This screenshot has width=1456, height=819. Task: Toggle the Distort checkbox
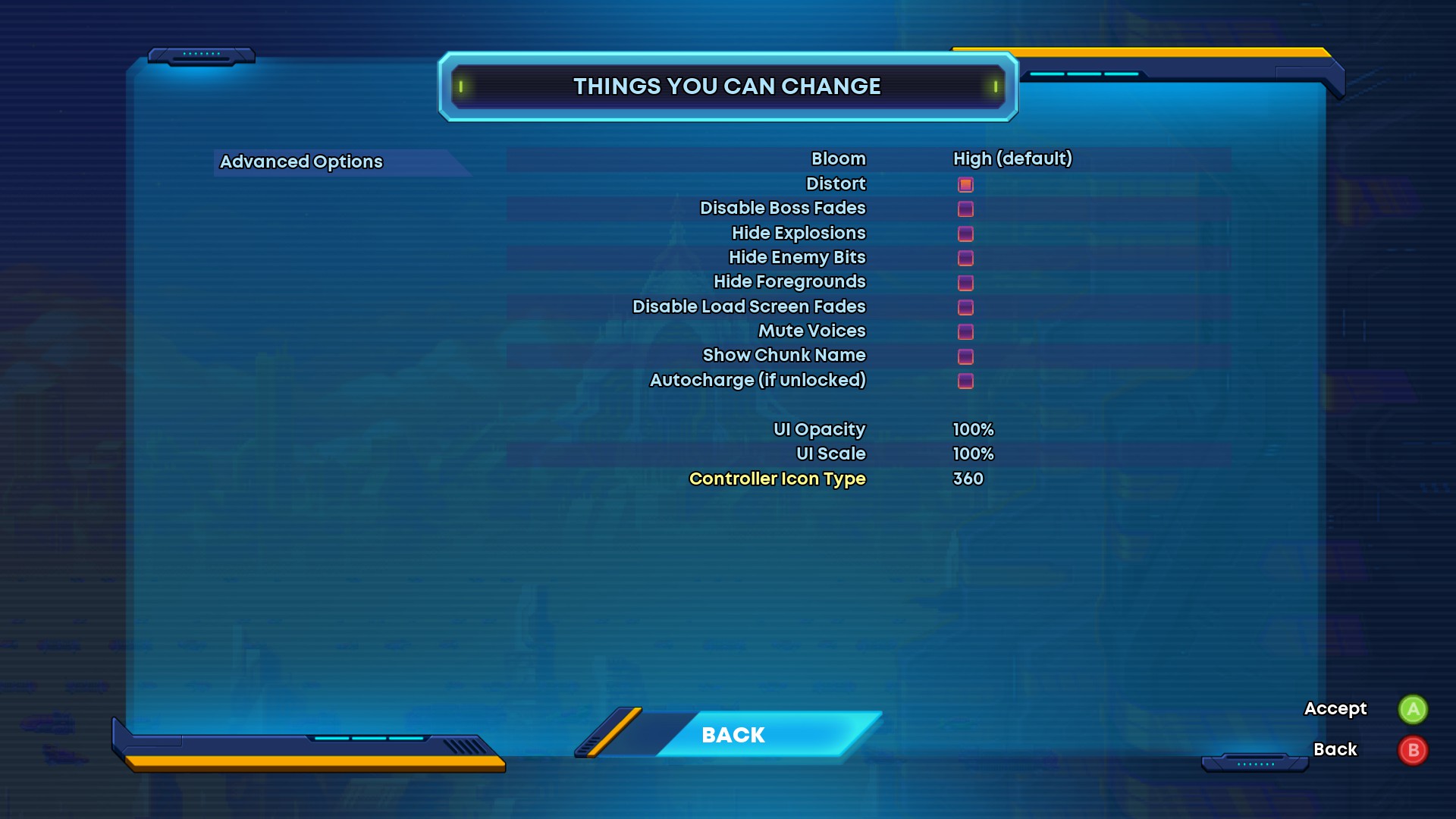(x=965, y=184)
